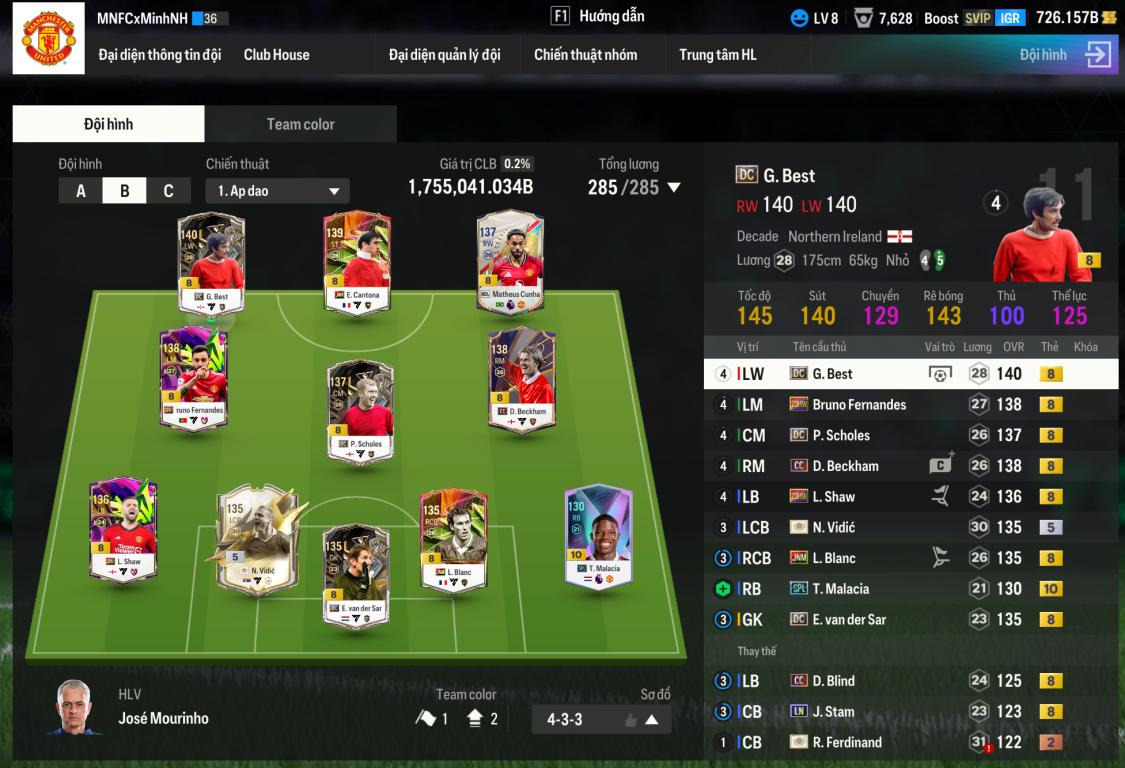Switch to the Team color tab
Screen dimensions: 1125x768
coord(300,124)
